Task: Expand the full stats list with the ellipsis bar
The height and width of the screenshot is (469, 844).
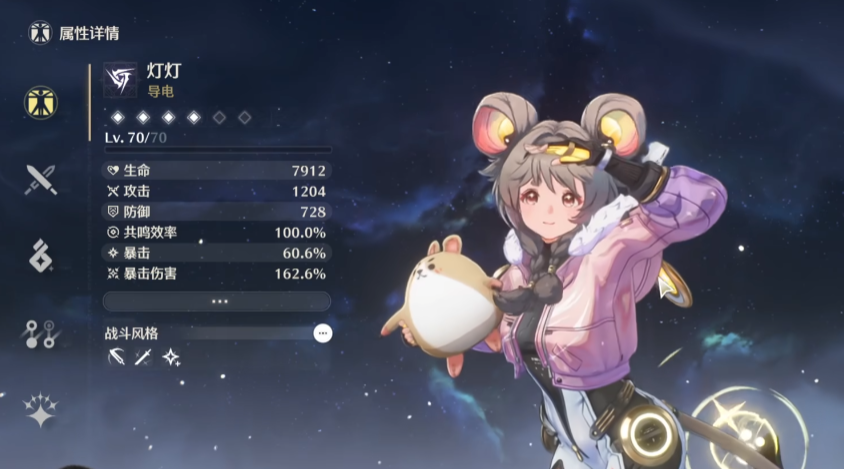Action: 217,301
